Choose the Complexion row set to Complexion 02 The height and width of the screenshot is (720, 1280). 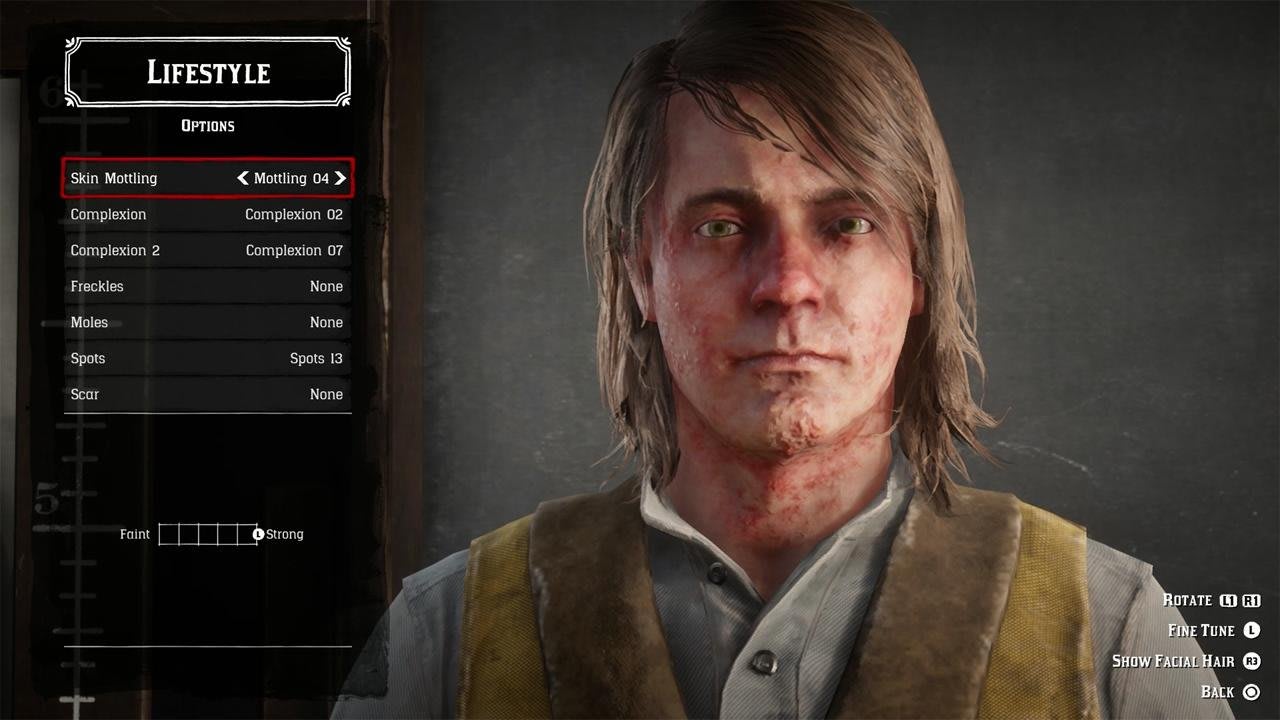point(207,214)
